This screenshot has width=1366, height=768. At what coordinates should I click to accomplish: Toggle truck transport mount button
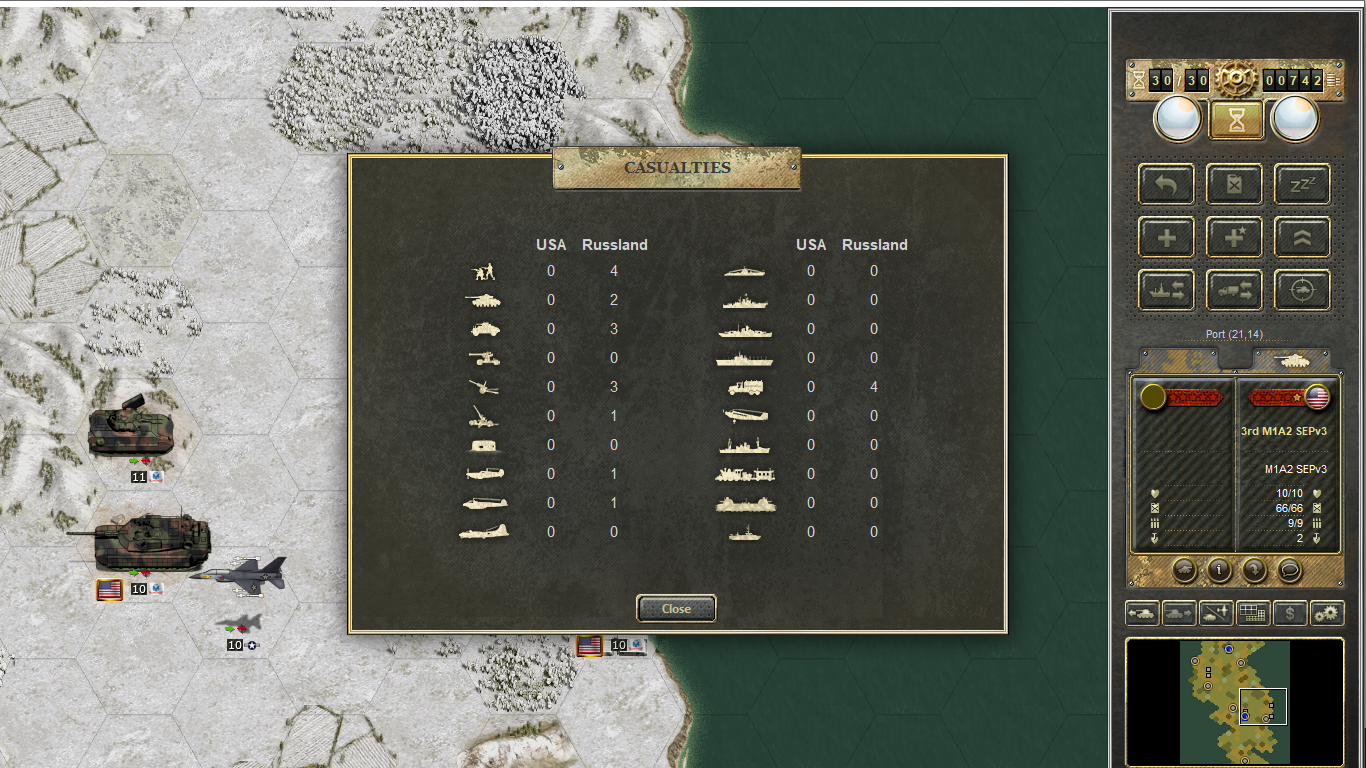point(1234,290)
